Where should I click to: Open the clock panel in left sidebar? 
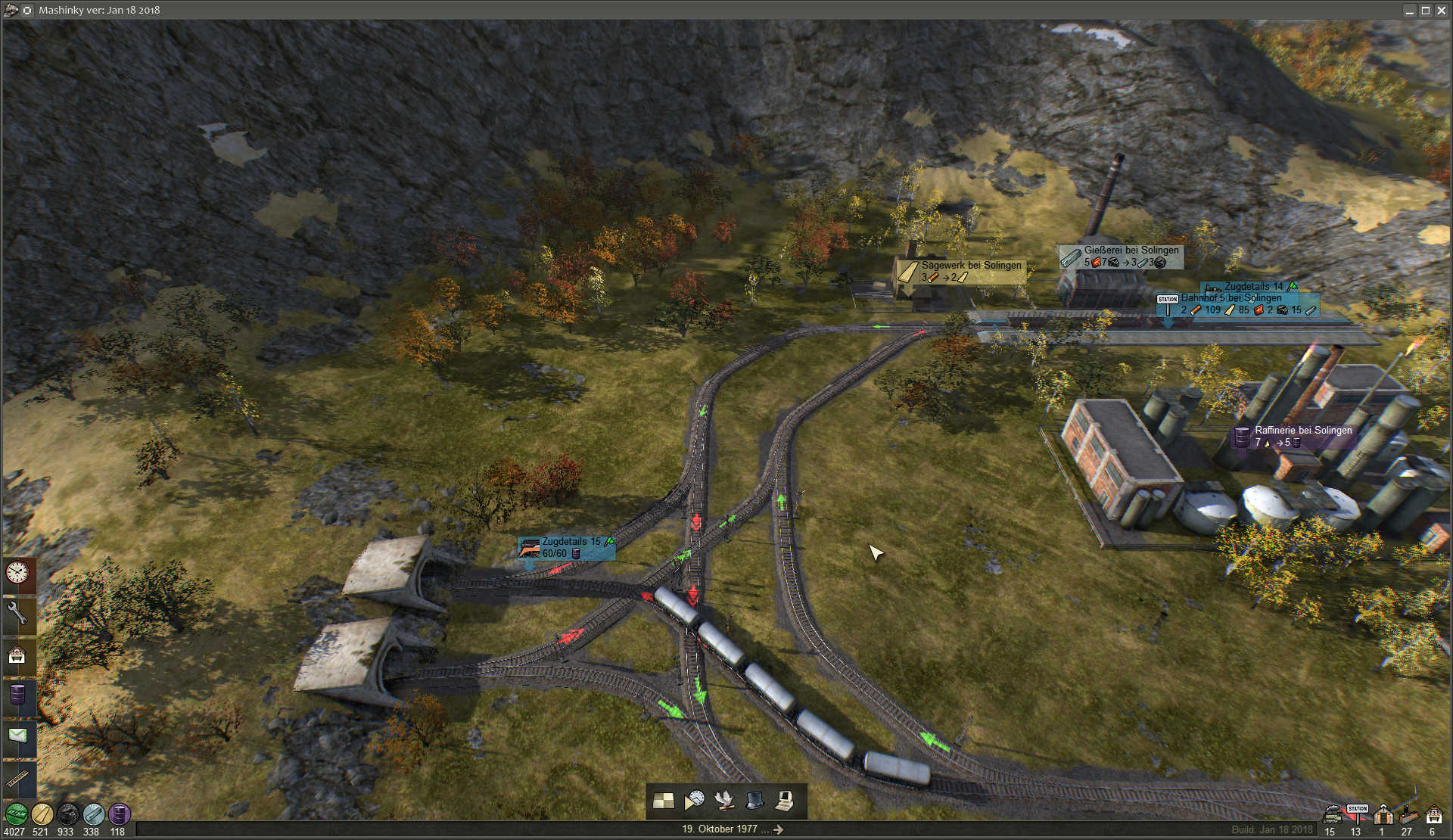[x=17, y=573]
